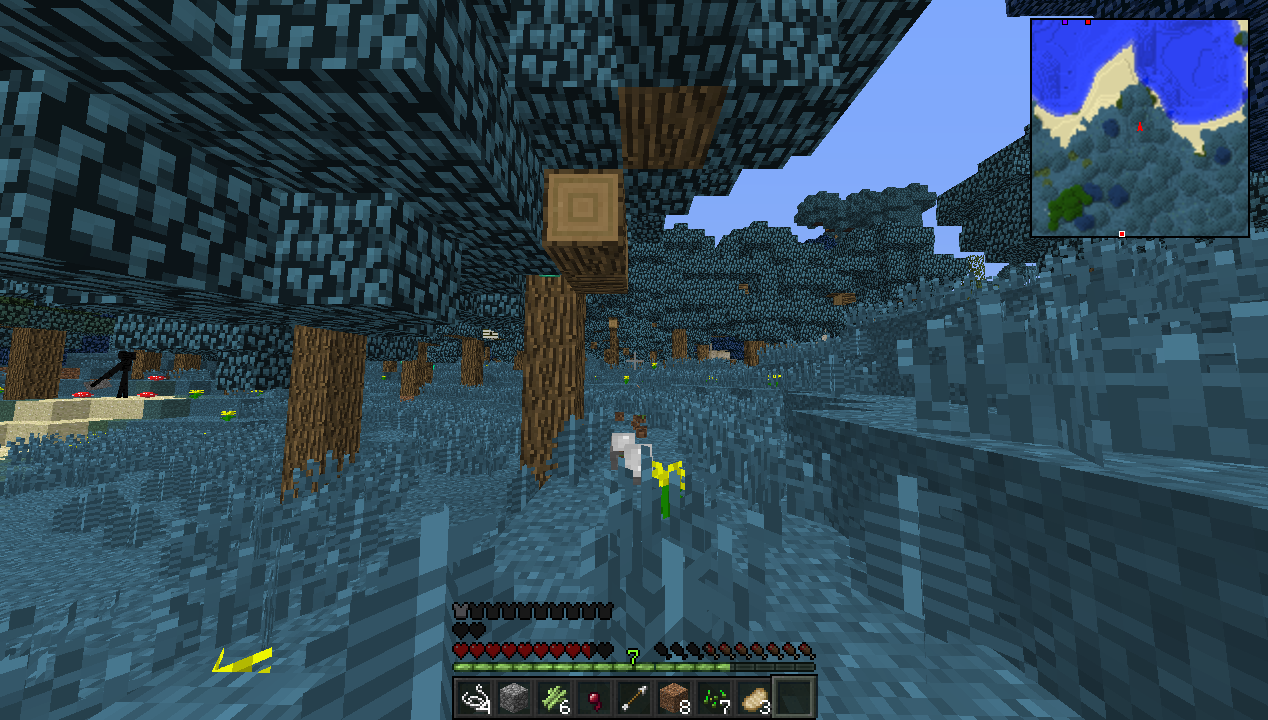Viewport: 1268px width, 720px height.
Task: Select the string hotbar slot
Action: point(474,696)
